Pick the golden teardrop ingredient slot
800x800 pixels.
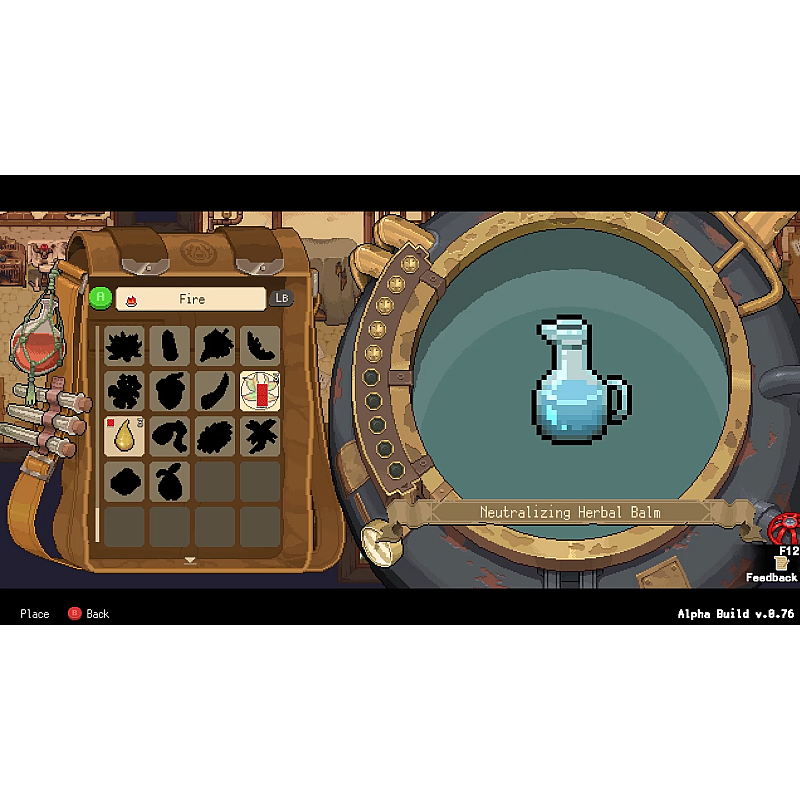pos(125,436)
